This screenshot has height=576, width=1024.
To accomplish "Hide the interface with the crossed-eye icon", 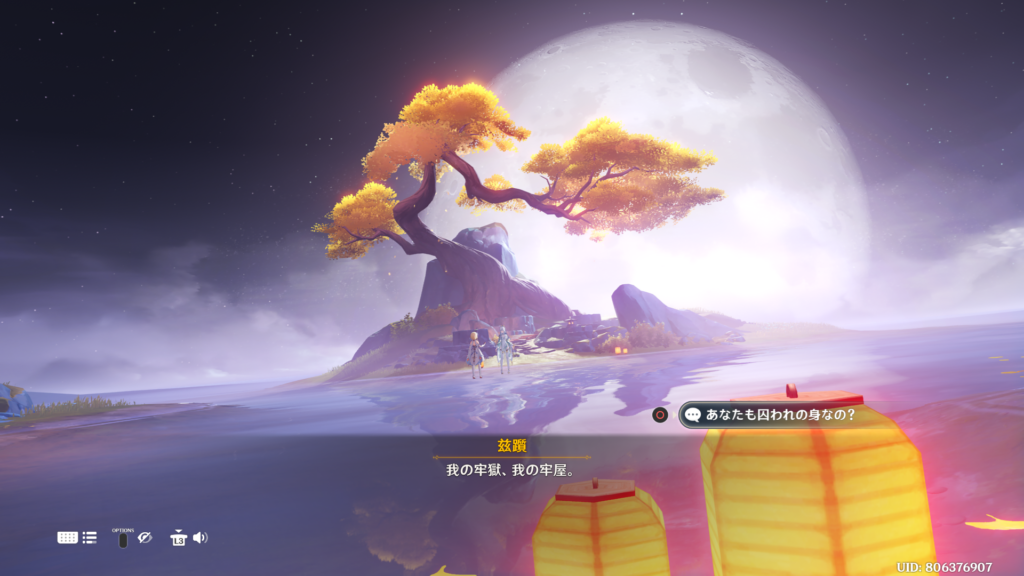I will 145,538.
